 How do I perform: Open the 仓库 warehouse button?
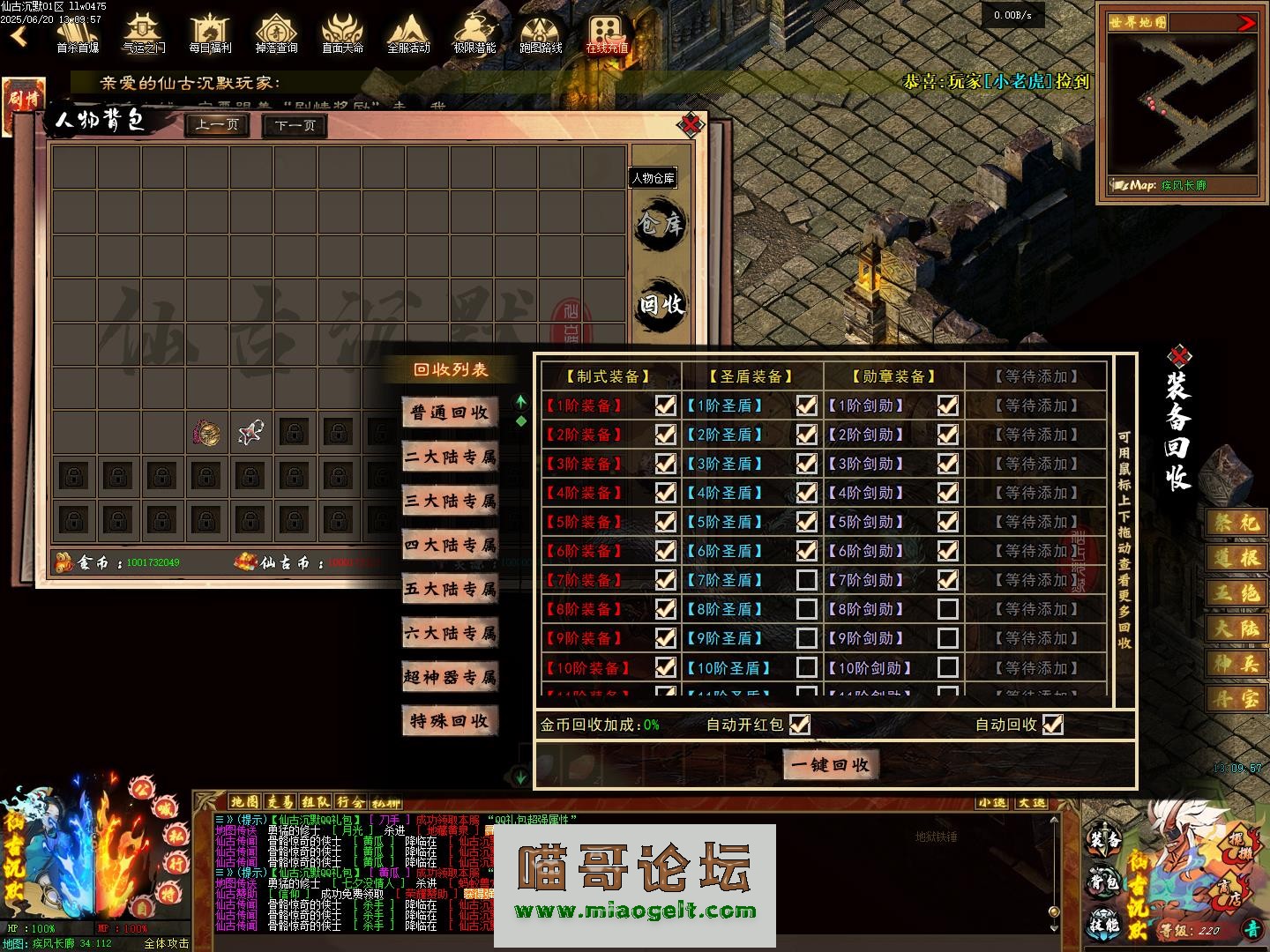tap(661, 224)
